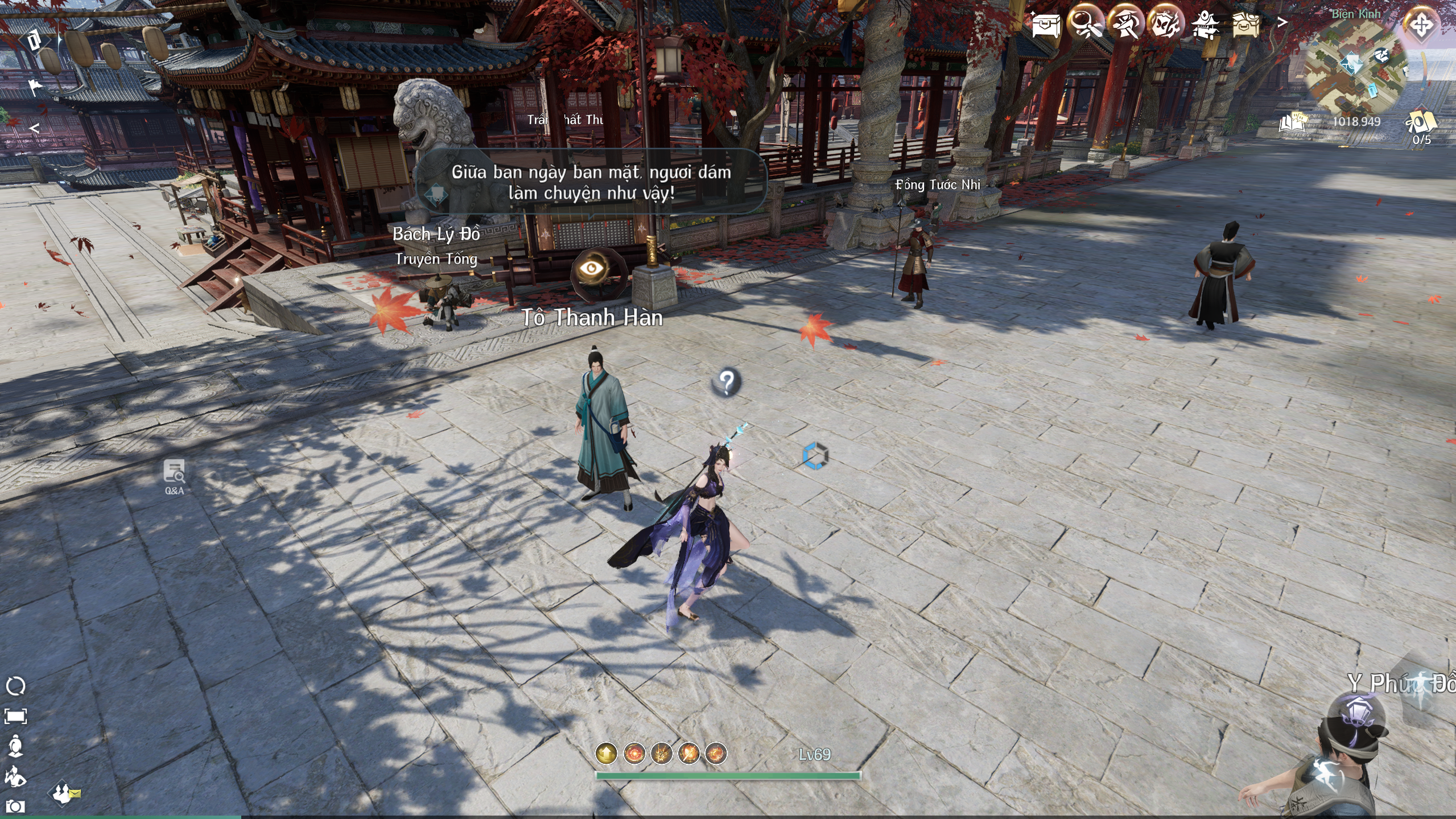
Task: Open the pagoda building icon
Action: (1205, 25)
